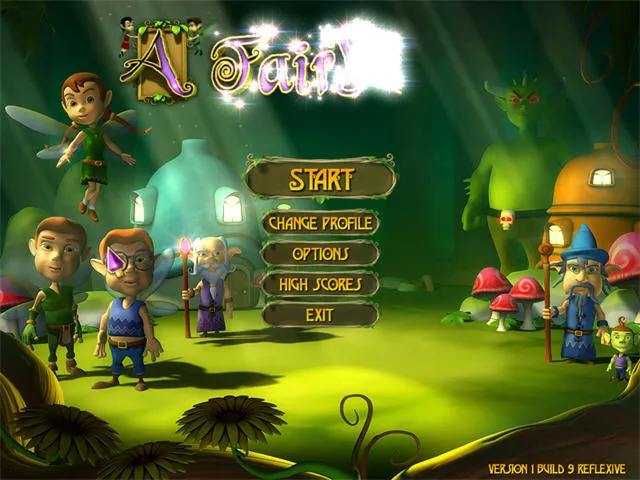Open the Change Profile menu
This screenshot has height=480, width=640.
coord(320,222)
